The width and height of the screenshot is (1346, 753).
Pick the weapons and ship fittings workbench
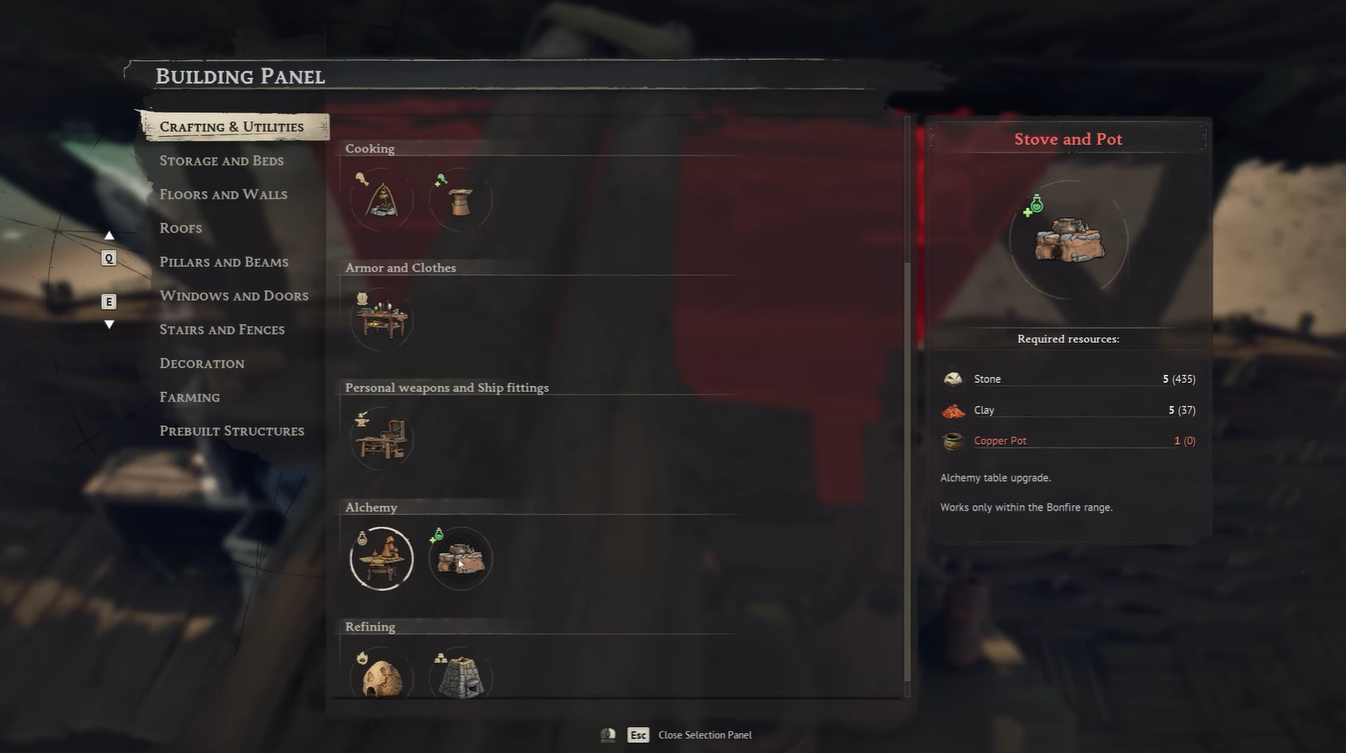[381, 438]
